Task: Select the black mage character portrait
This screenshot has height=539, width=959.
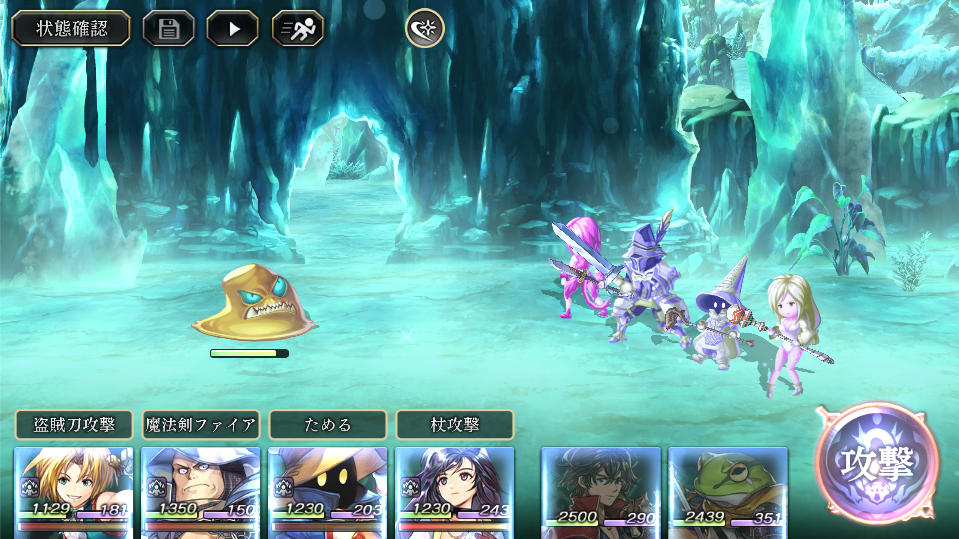Action: 328,490
